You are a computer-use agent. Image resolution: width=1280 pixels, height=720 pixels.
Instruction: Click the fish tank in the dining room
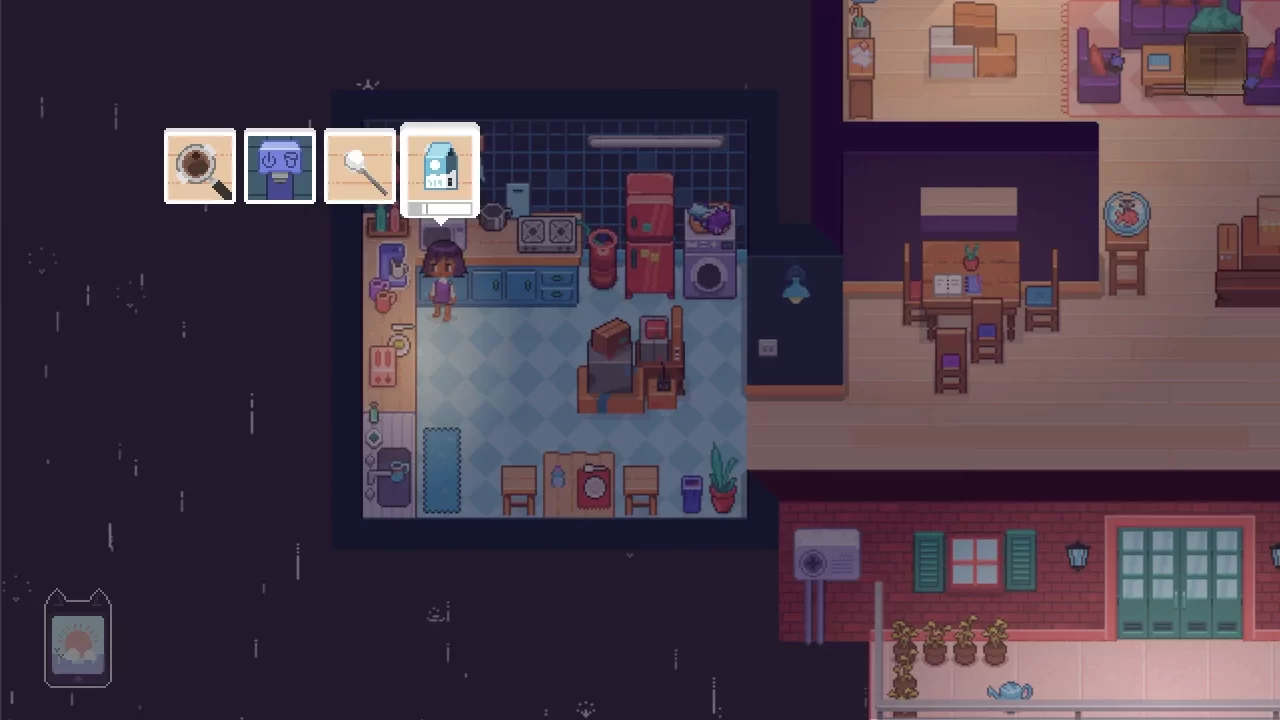[1128, 213]
